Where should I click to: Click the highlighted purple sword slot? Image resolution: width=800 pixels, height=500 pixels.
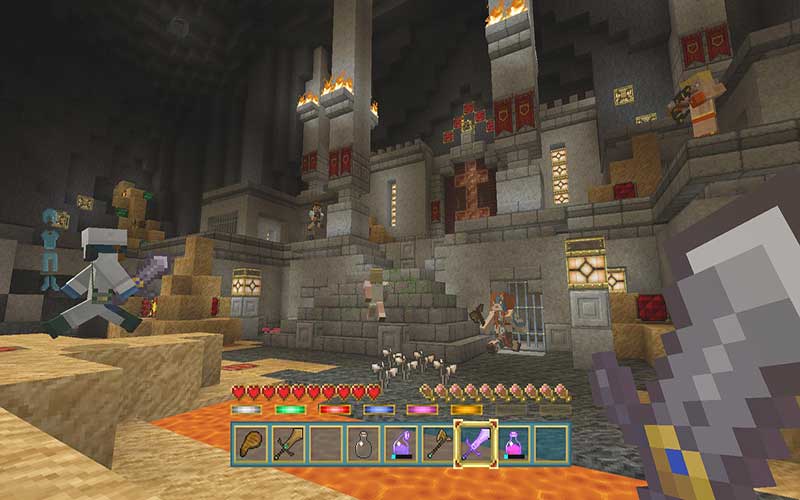pos(474,444)
